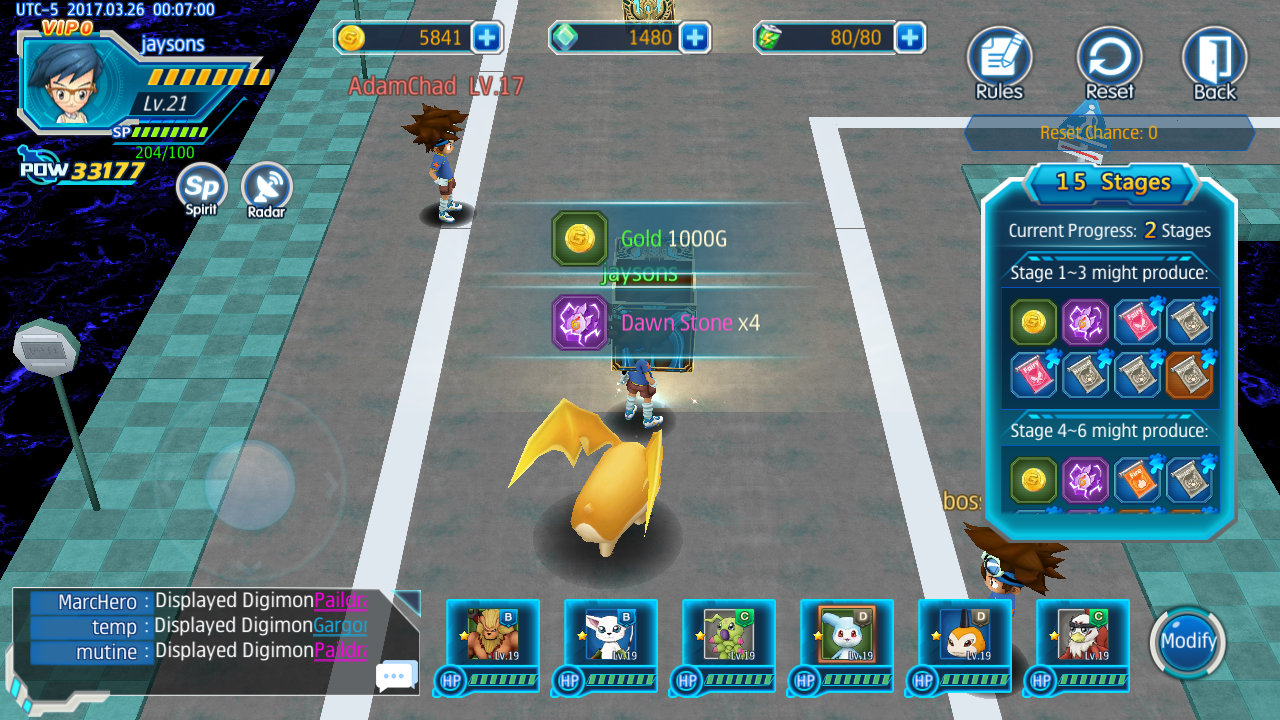Refill energy using the plus button
The image size is (1280, 720).
[909, 38]
